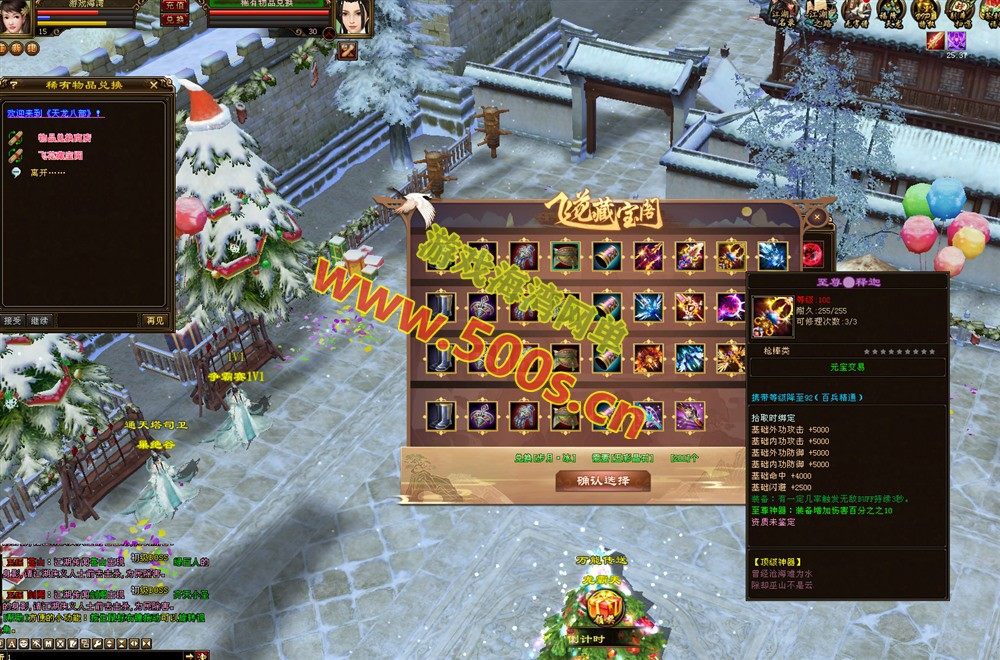Select the target NPC portrait
The height and width of the screenshot is (660, 1000).
[x=353, y=17]
